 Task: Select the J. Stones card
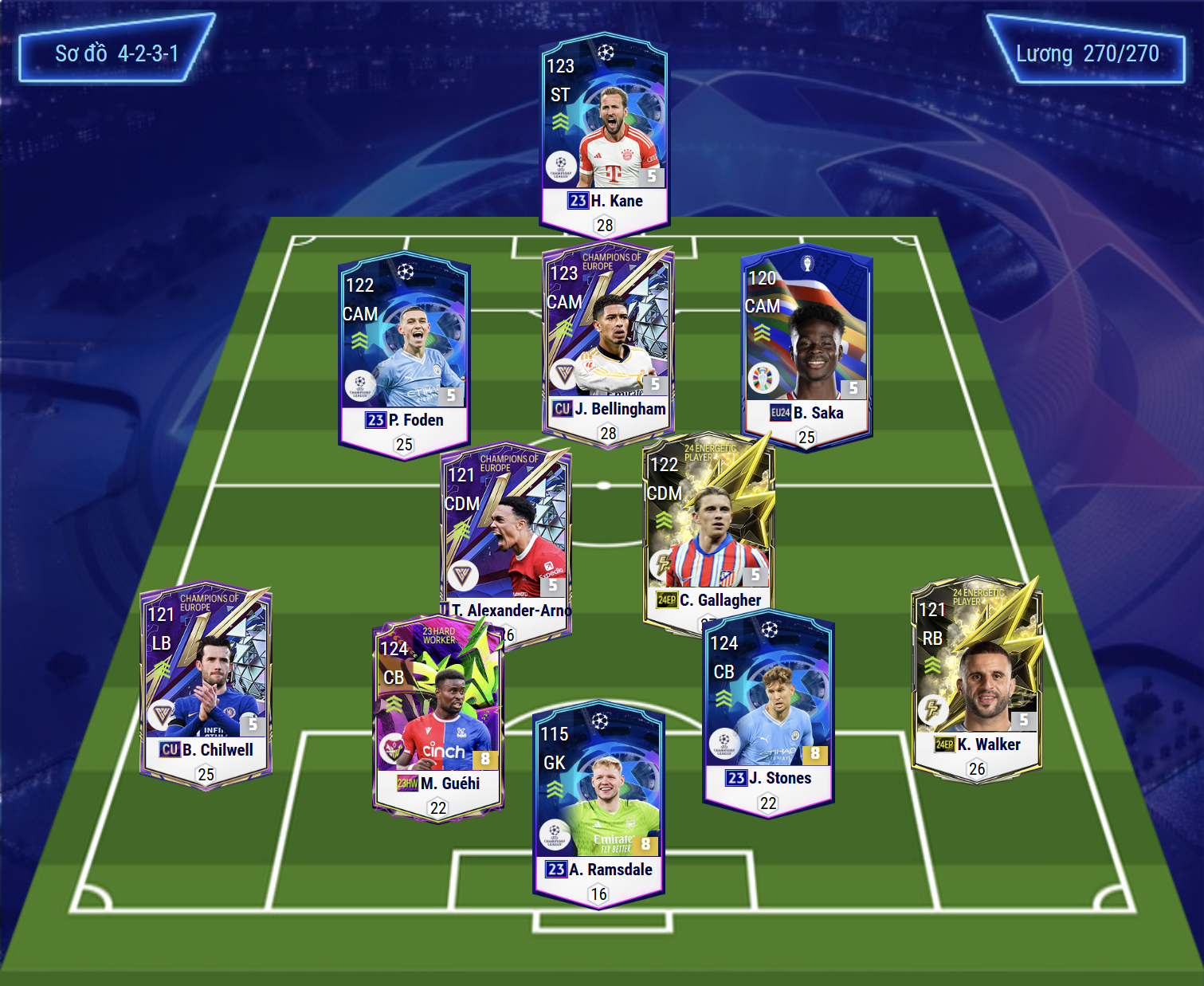(768, 709)
